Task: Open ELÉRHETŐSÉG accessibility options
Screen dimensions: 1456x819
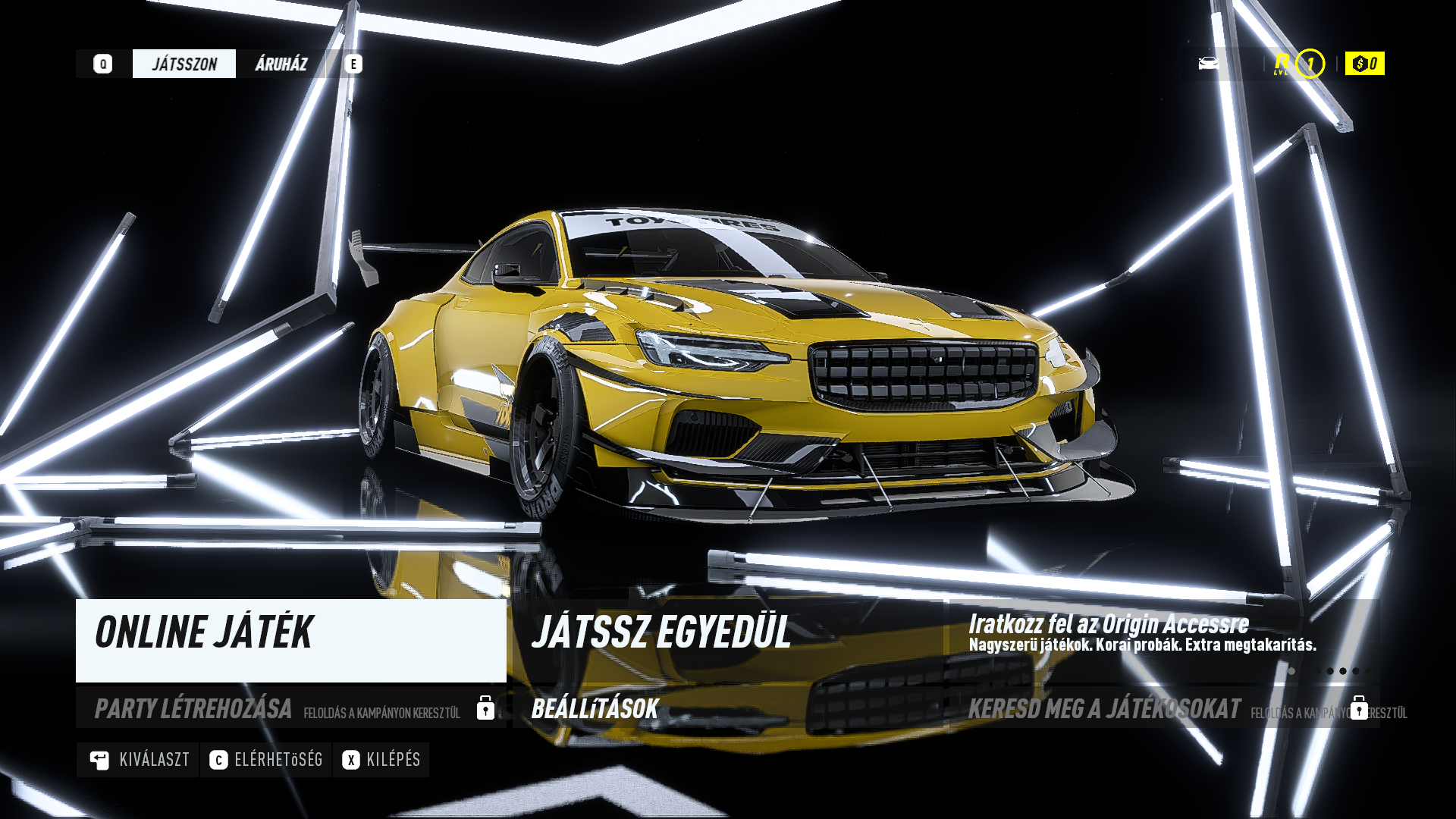Action: [x=266, y=760]
